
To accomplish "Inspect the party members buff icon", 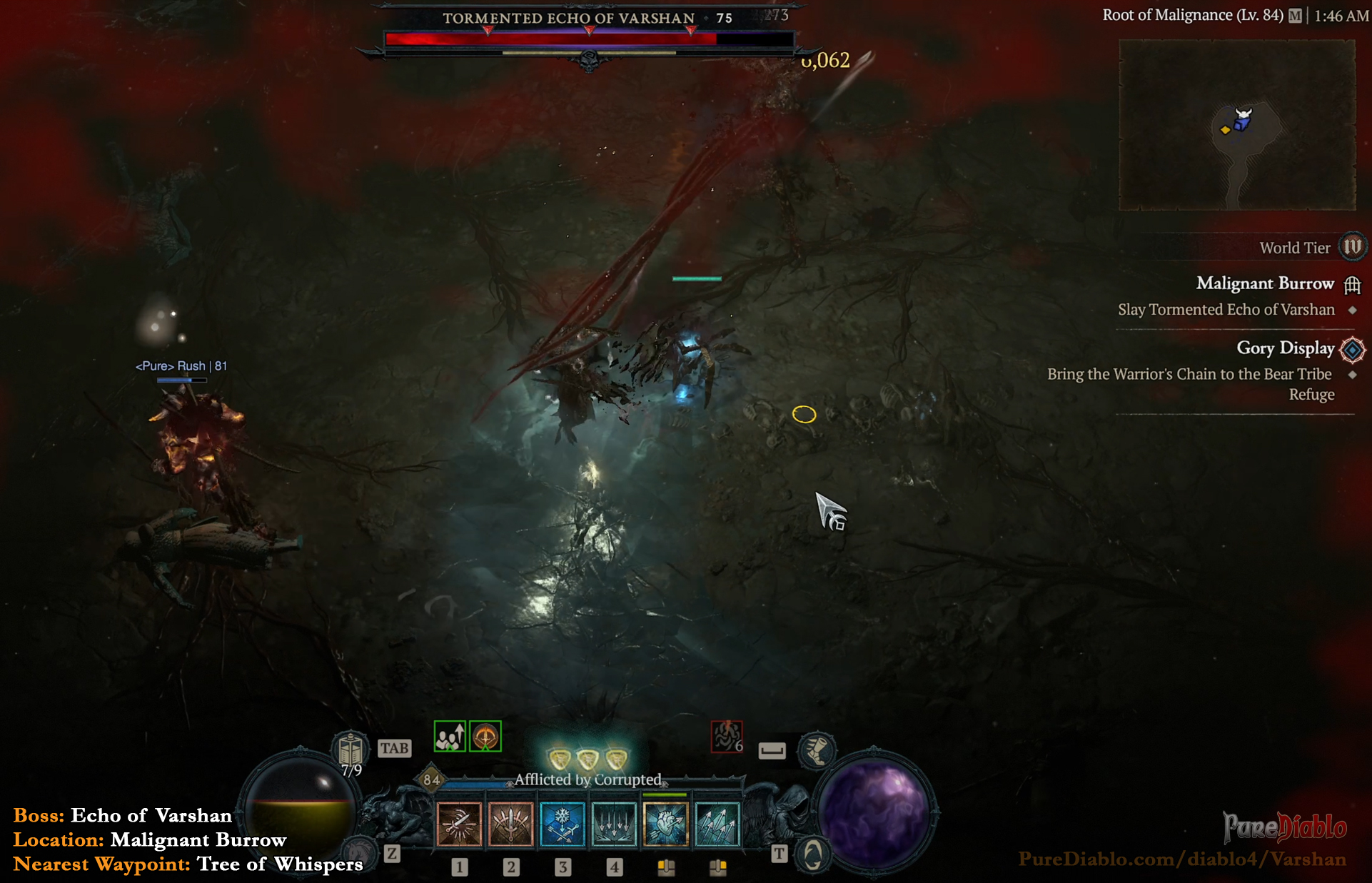I will point(450,737).
